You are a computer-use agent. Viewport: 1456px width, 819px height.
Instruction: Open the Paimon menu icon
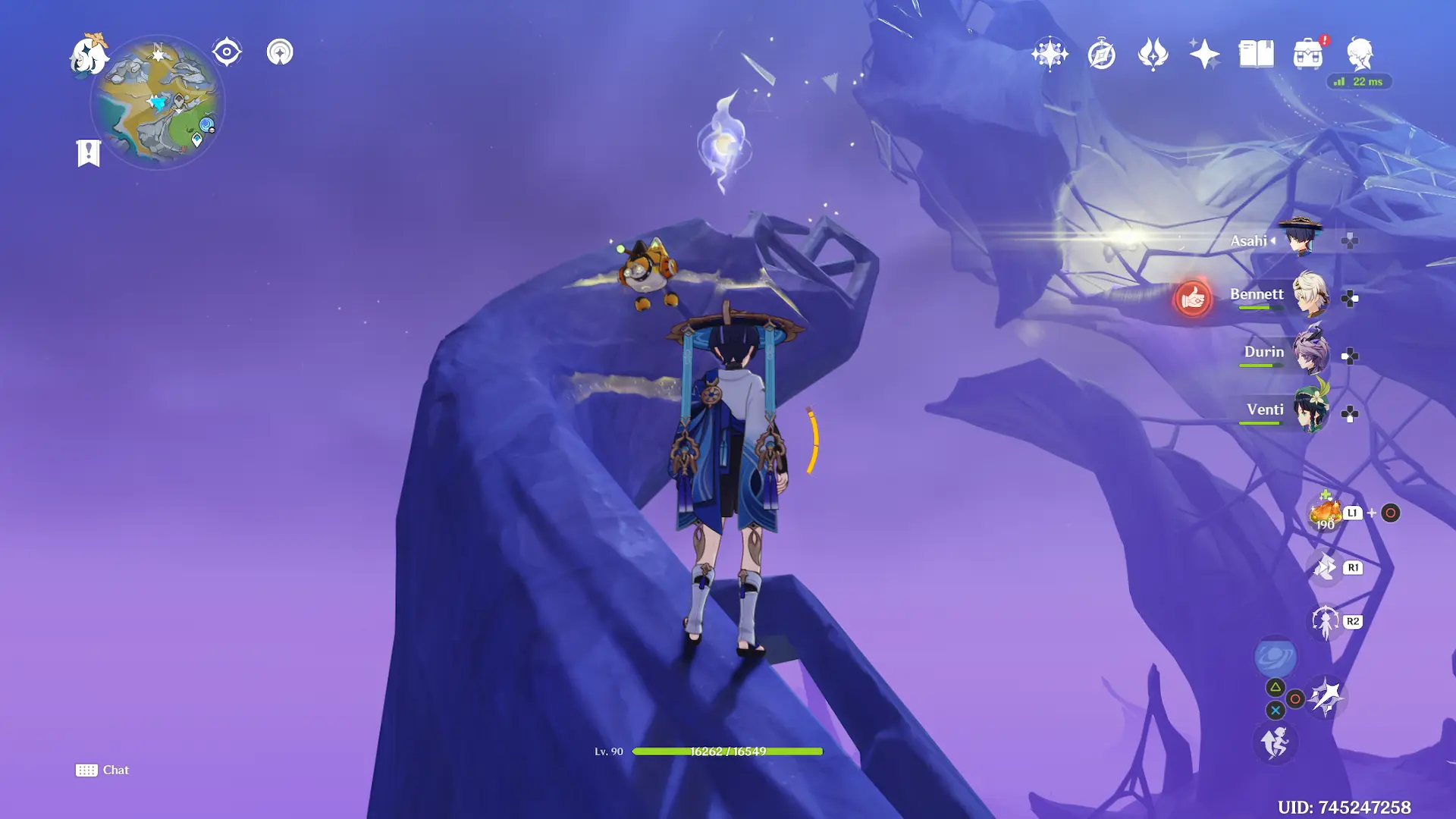click(89, 55)
